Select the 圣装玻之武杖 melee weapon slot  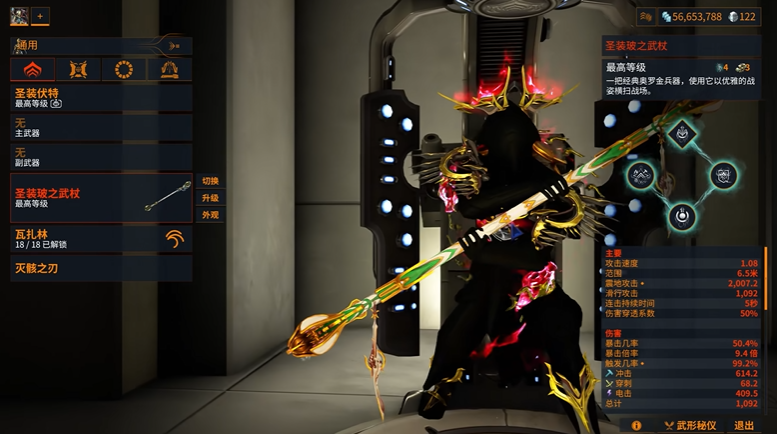[x=100, y=198]
